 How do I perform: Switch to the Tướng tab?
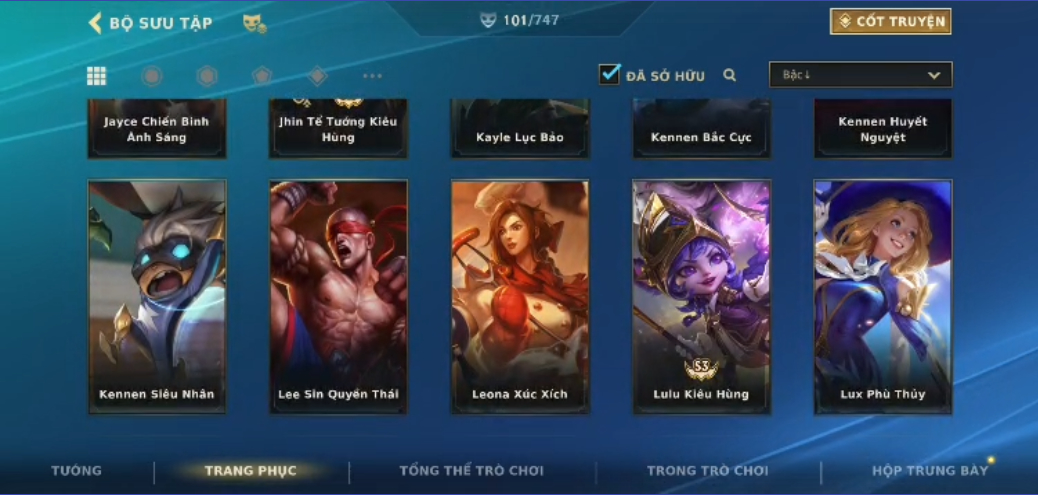[77, 470]
